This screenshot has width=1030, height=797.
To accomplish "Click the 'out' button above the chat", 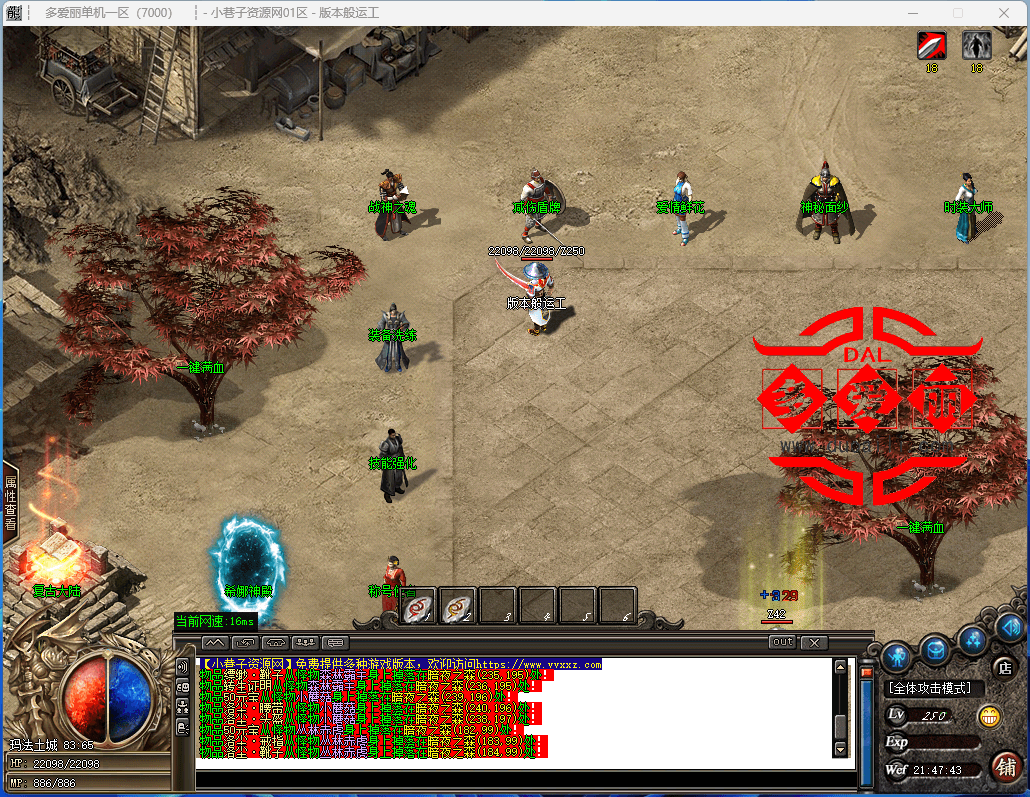I will click(x=783, y=642).
